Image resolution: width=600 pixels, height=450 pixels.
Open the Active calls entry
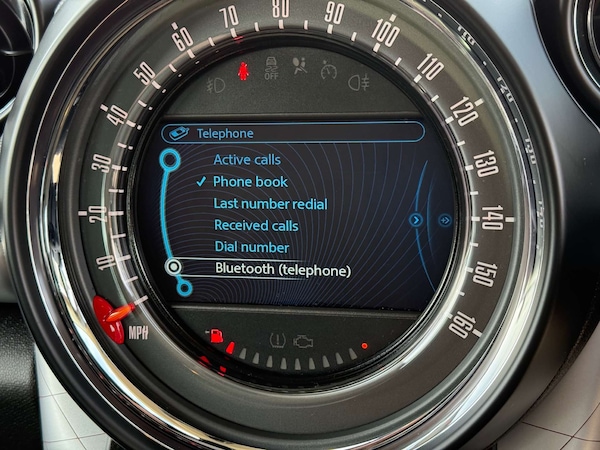click(x=247, y=159)
